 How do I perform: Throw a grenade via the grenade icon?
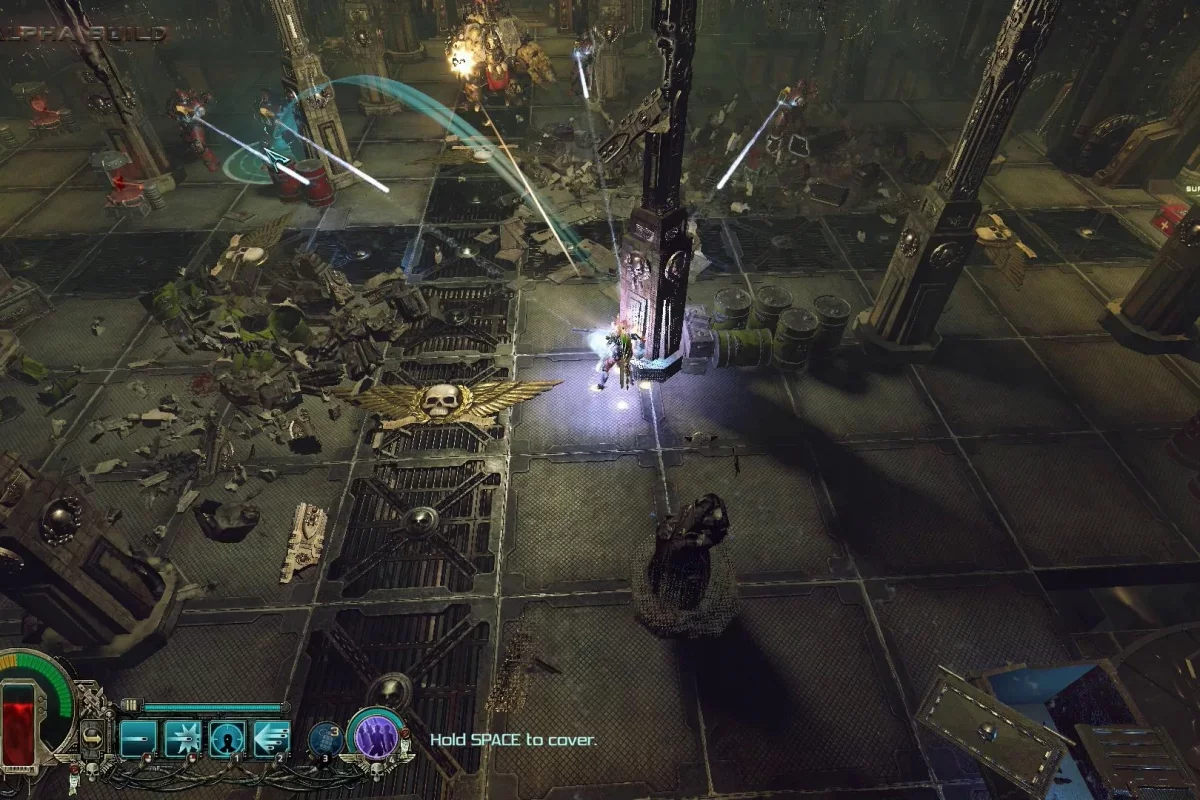click(325, 738)
